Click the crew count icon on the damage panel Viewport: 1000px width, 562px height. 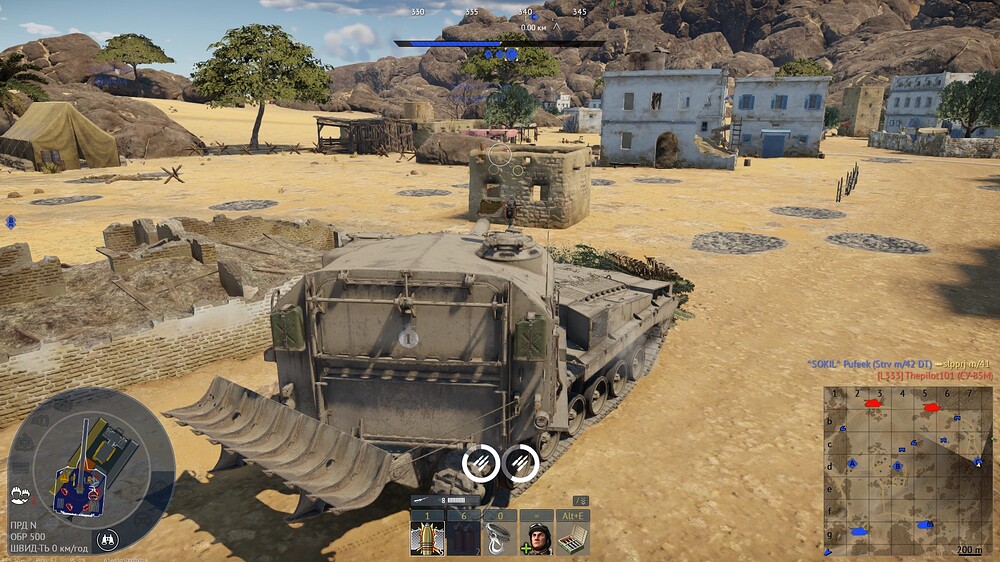click(19, 493)
